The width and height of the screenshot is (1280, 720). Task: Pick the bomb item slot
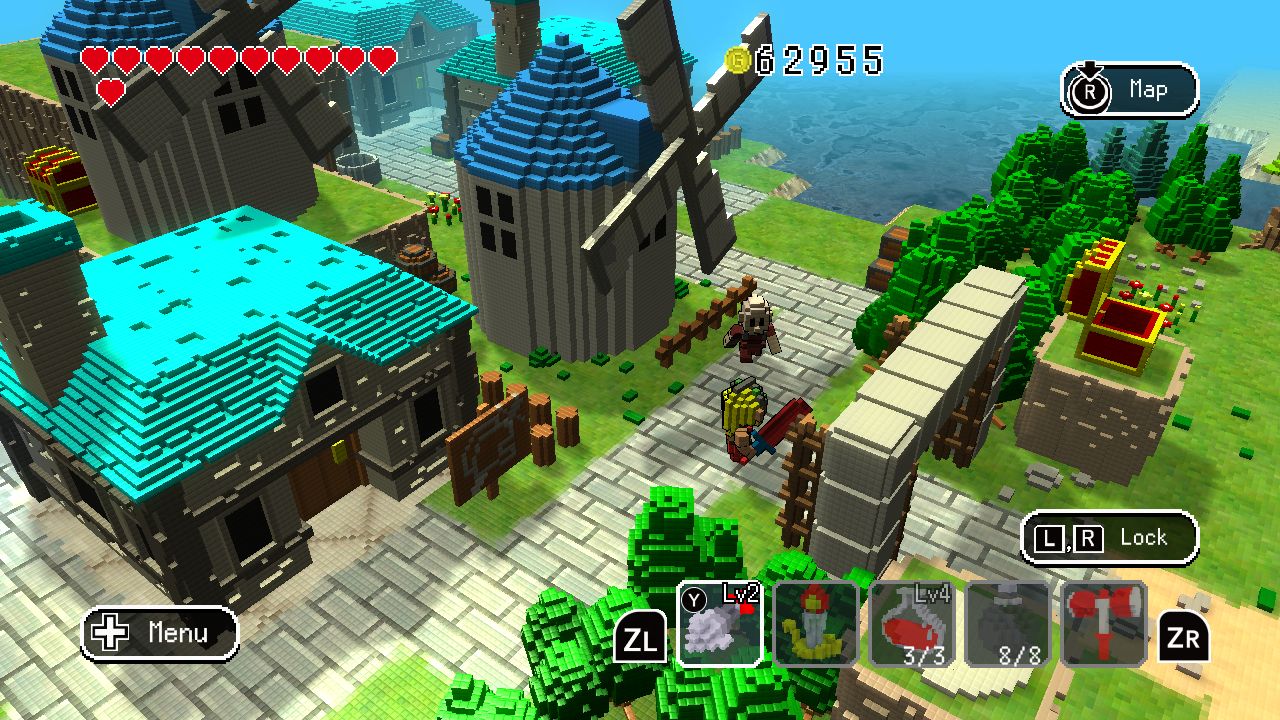[x=1008, y=623]
